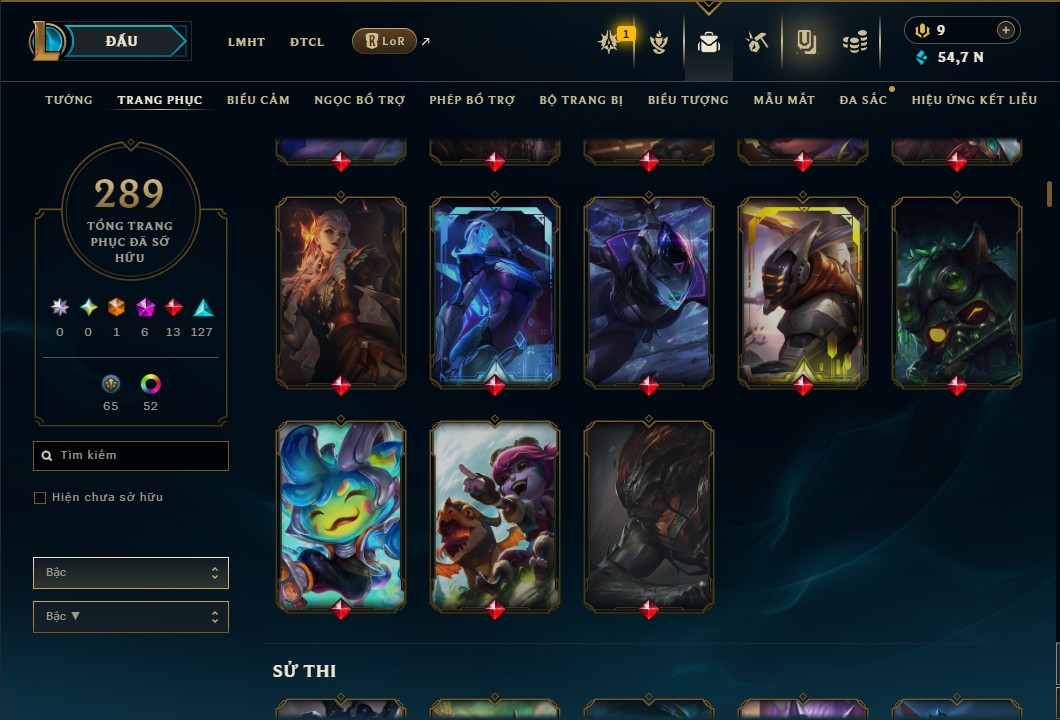Screen dimensions: 1060x720
Task: Switch to the TƯỚNG tab
Action: [x=69, y=100]
